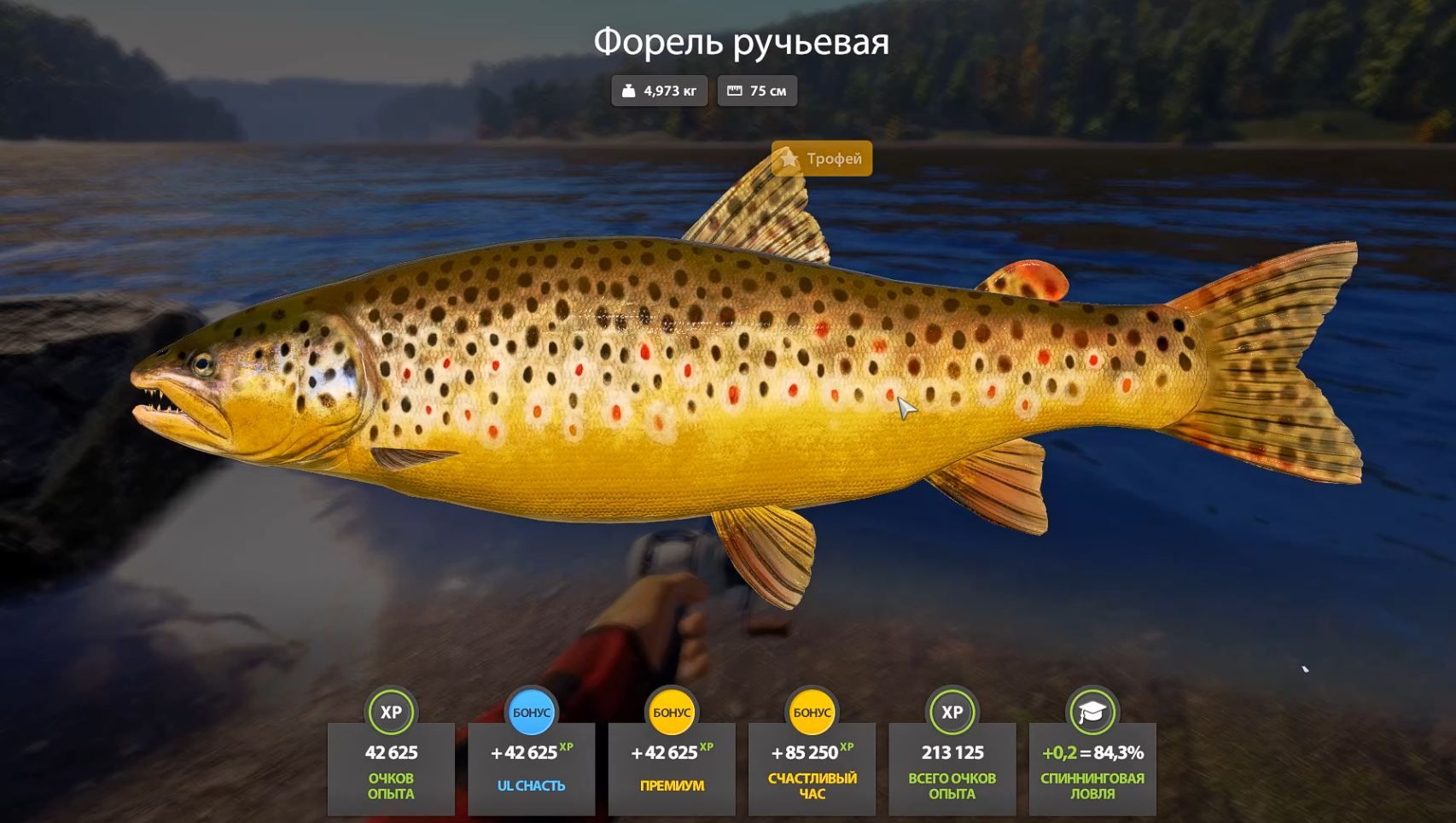Click the yellow БОНУС badge for Премиум
The image size is (1456, 823).
coord(671,710)
